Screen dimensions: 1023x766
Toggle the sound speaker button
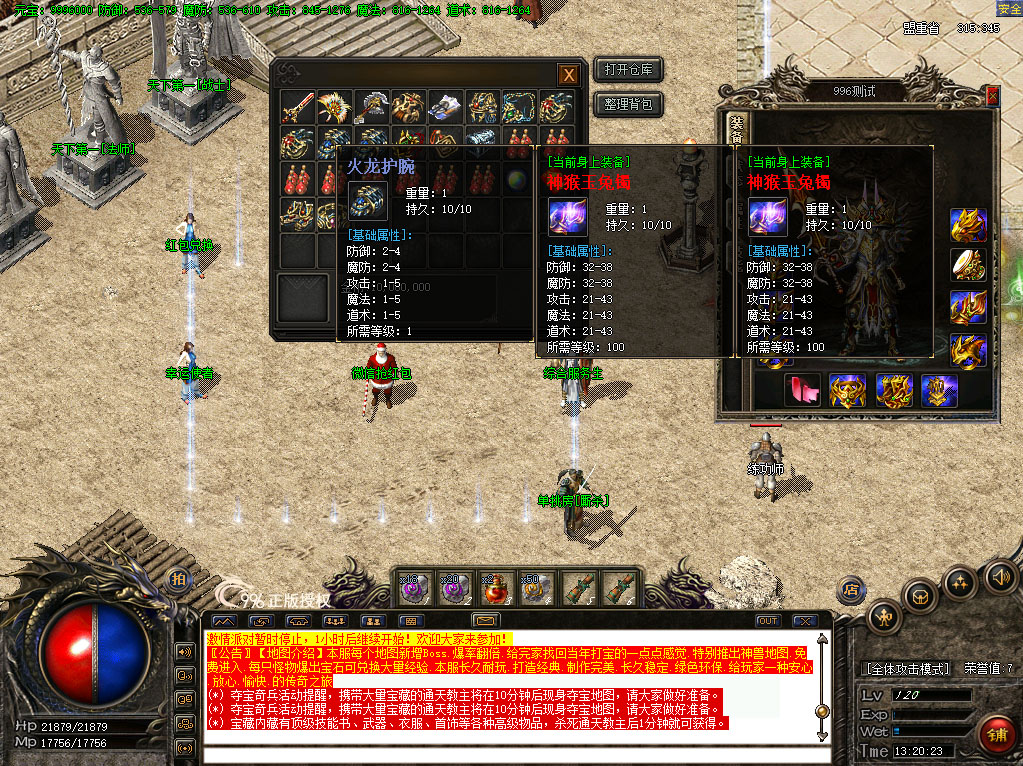1000,575
